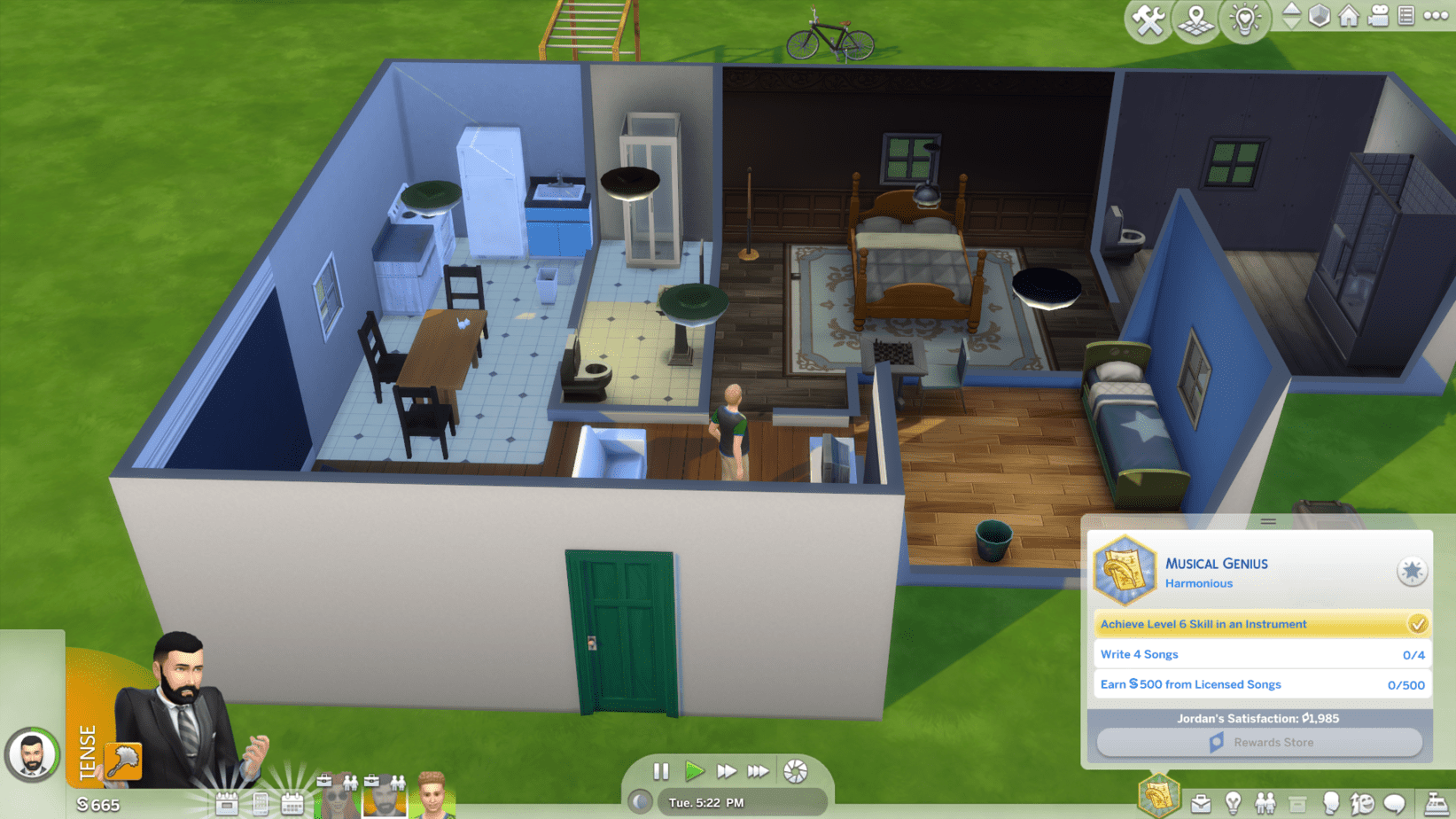Open the phone icon
The height and width of the screenshot is (819, 1456).
click(x=261, y=804)
